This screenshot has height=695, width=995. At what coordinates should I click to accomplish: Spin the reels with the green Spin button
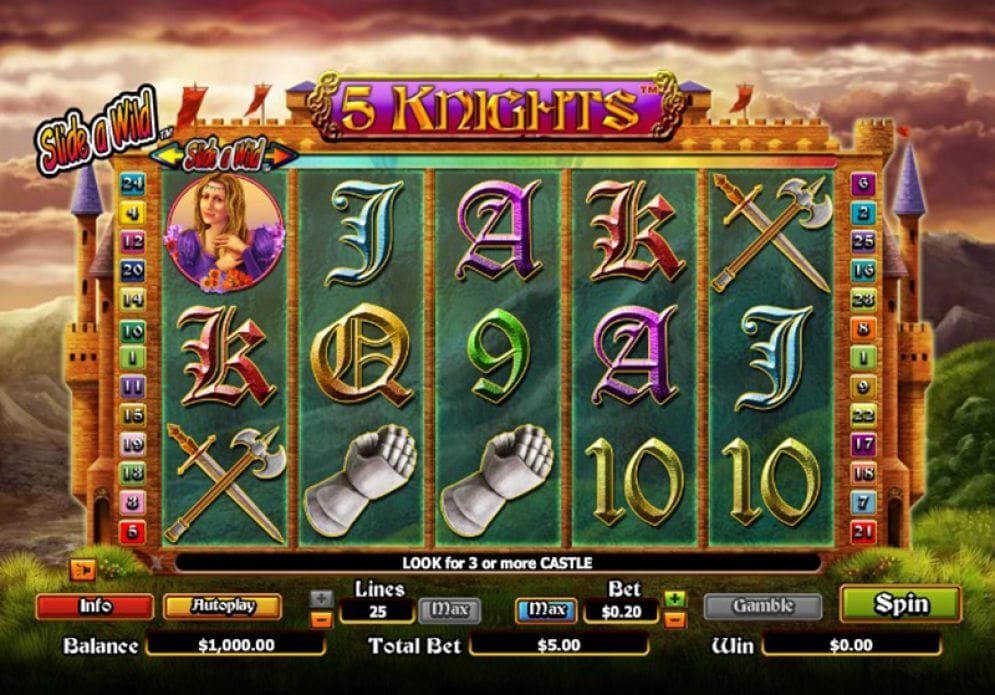(900, 605)
